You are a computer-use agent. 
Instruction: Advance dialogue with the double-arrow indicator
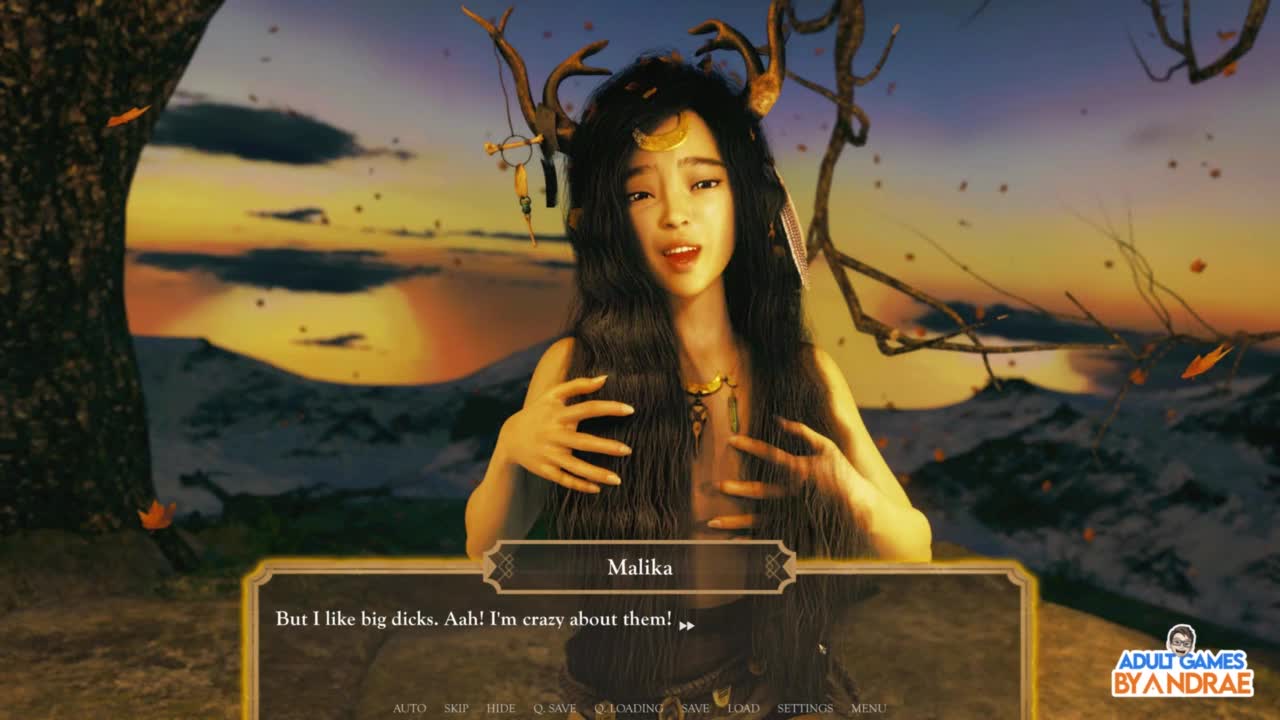point(687,626)
